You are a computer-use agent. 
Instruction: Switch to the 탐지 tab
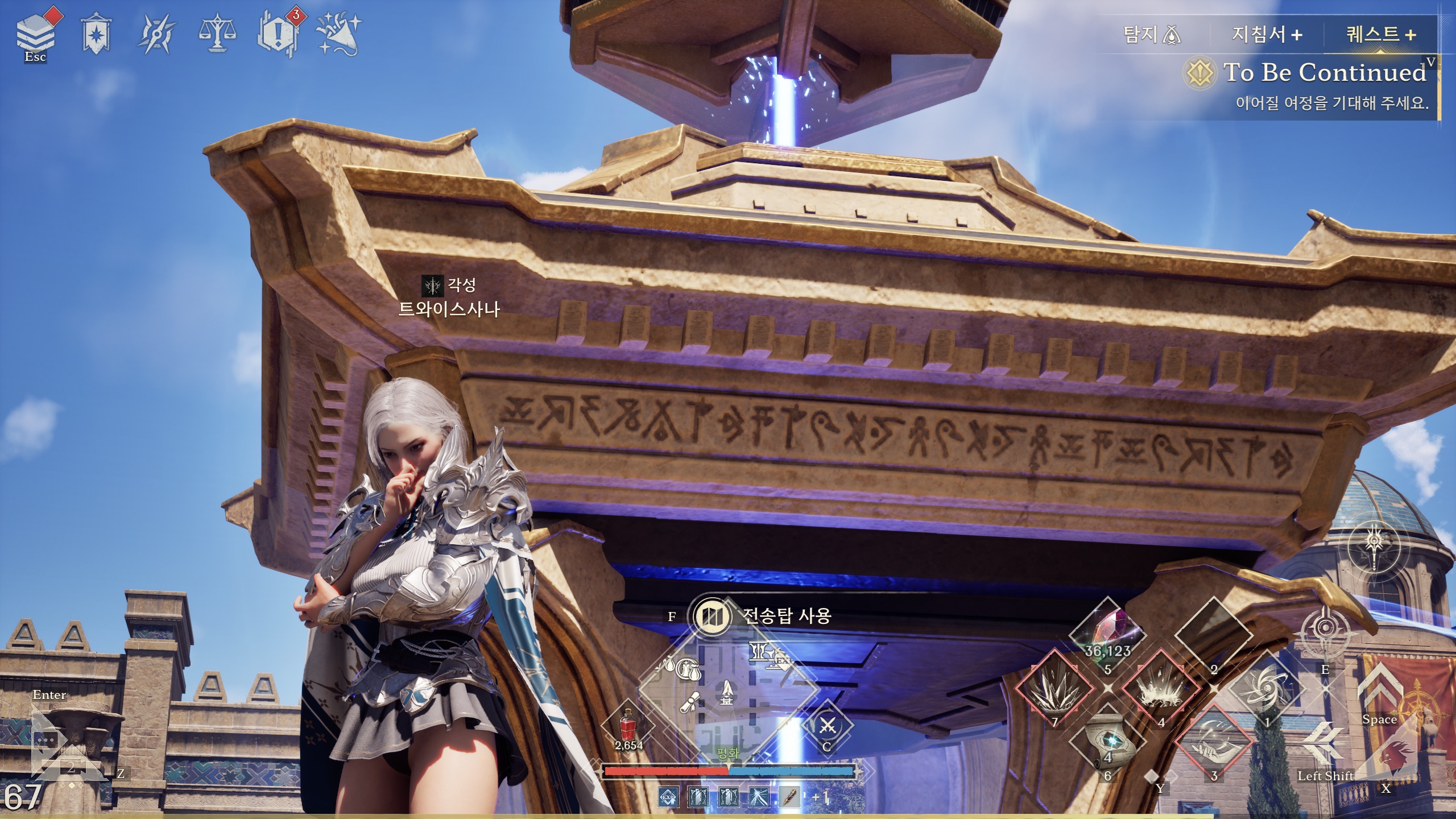pyautogui.click(x=1152, y=35)
